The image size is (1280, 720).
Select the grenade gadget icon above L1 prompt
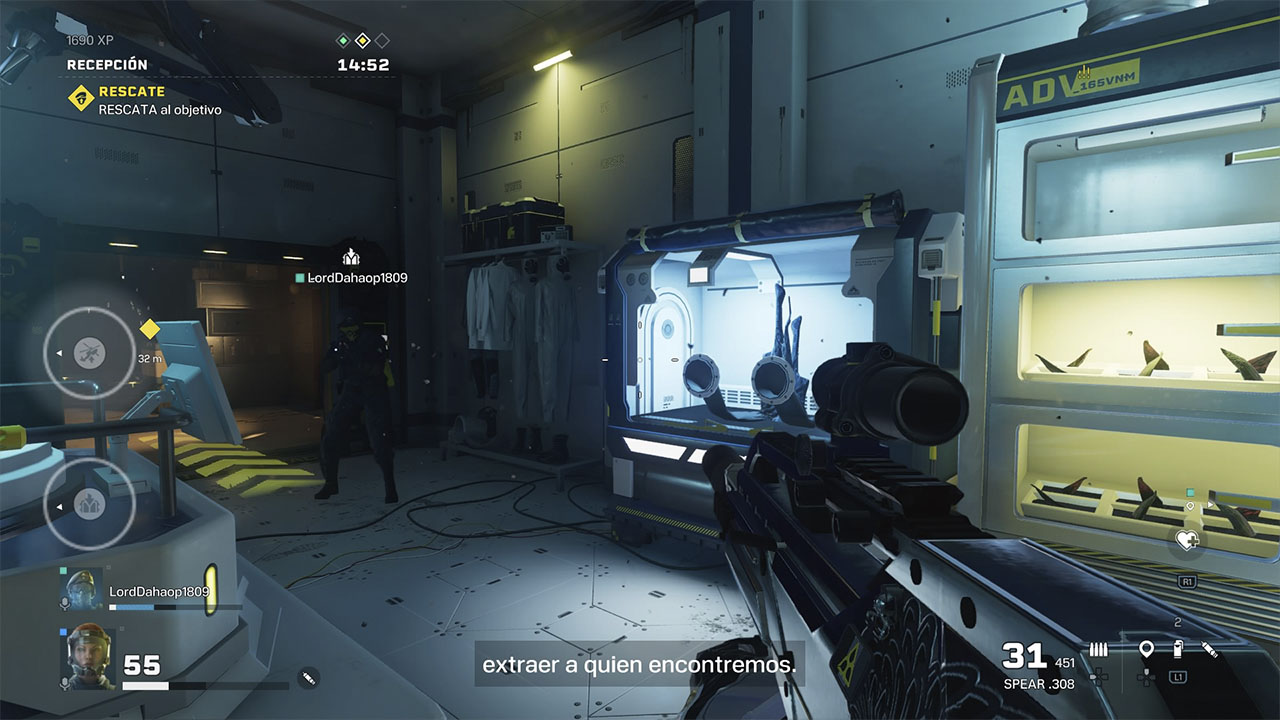[x=1178, y=648]
